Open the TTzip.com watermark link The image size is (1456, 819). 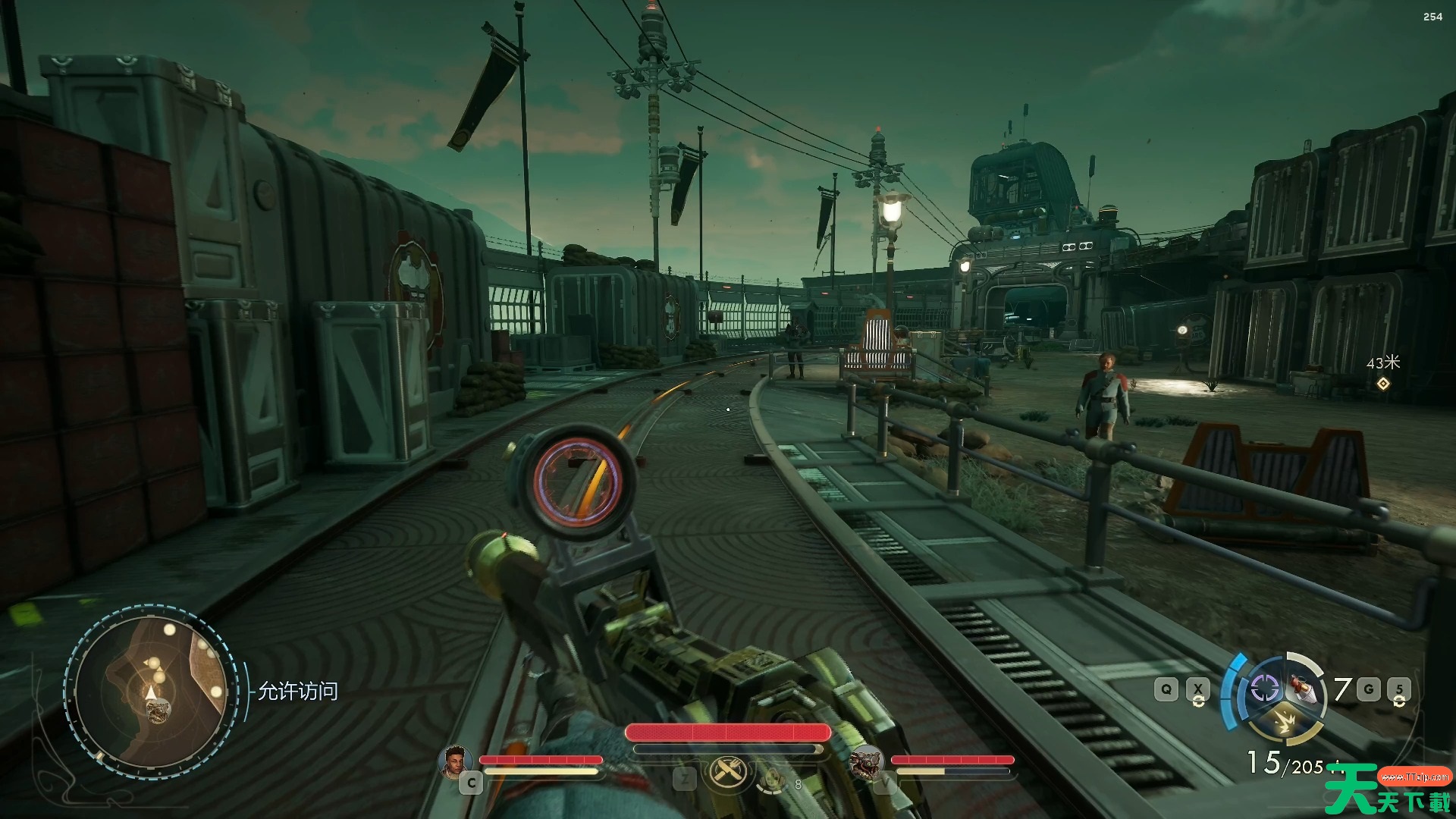coord(1415,777)
